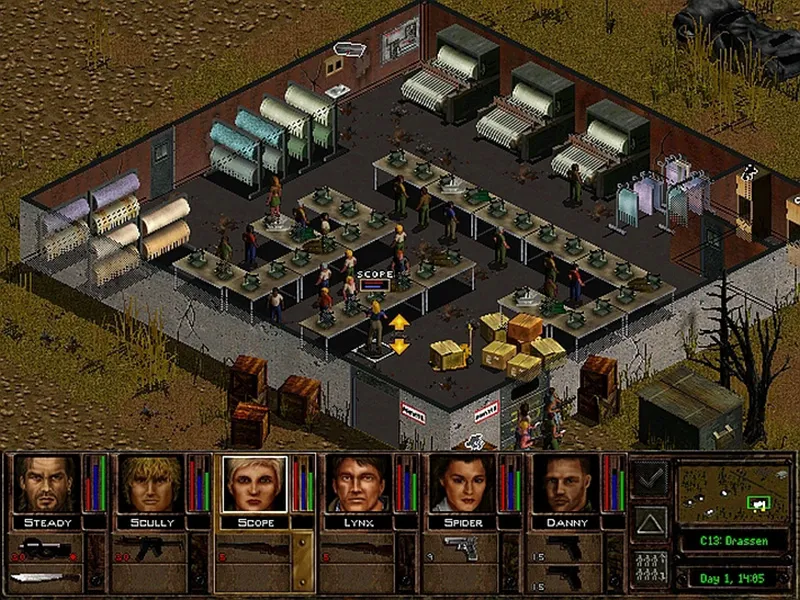Screen dimensions: 800x600
Task: Click the triangle button
Action: coord(651,523)
